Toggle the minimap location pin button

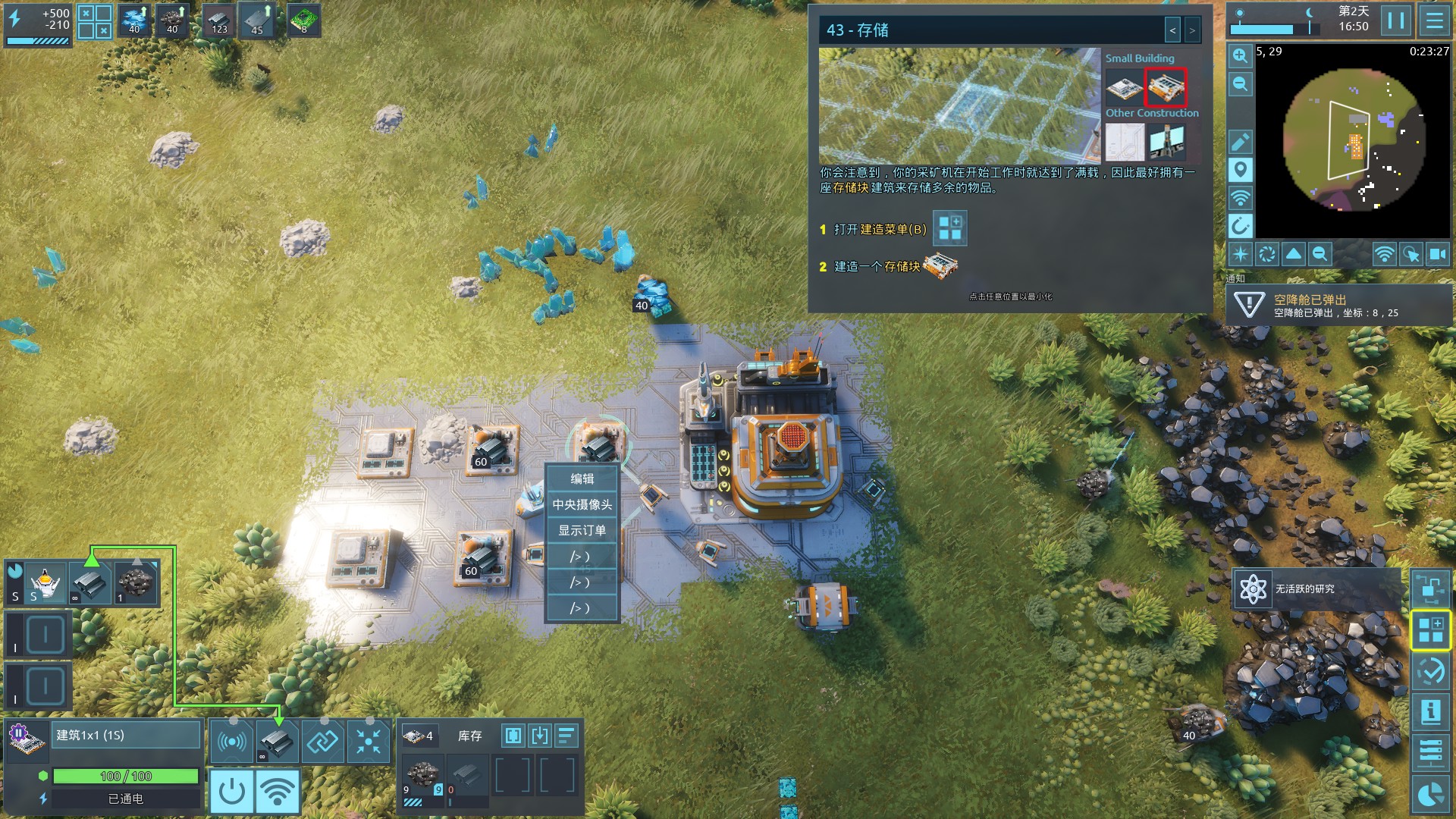click(1240, 170)
